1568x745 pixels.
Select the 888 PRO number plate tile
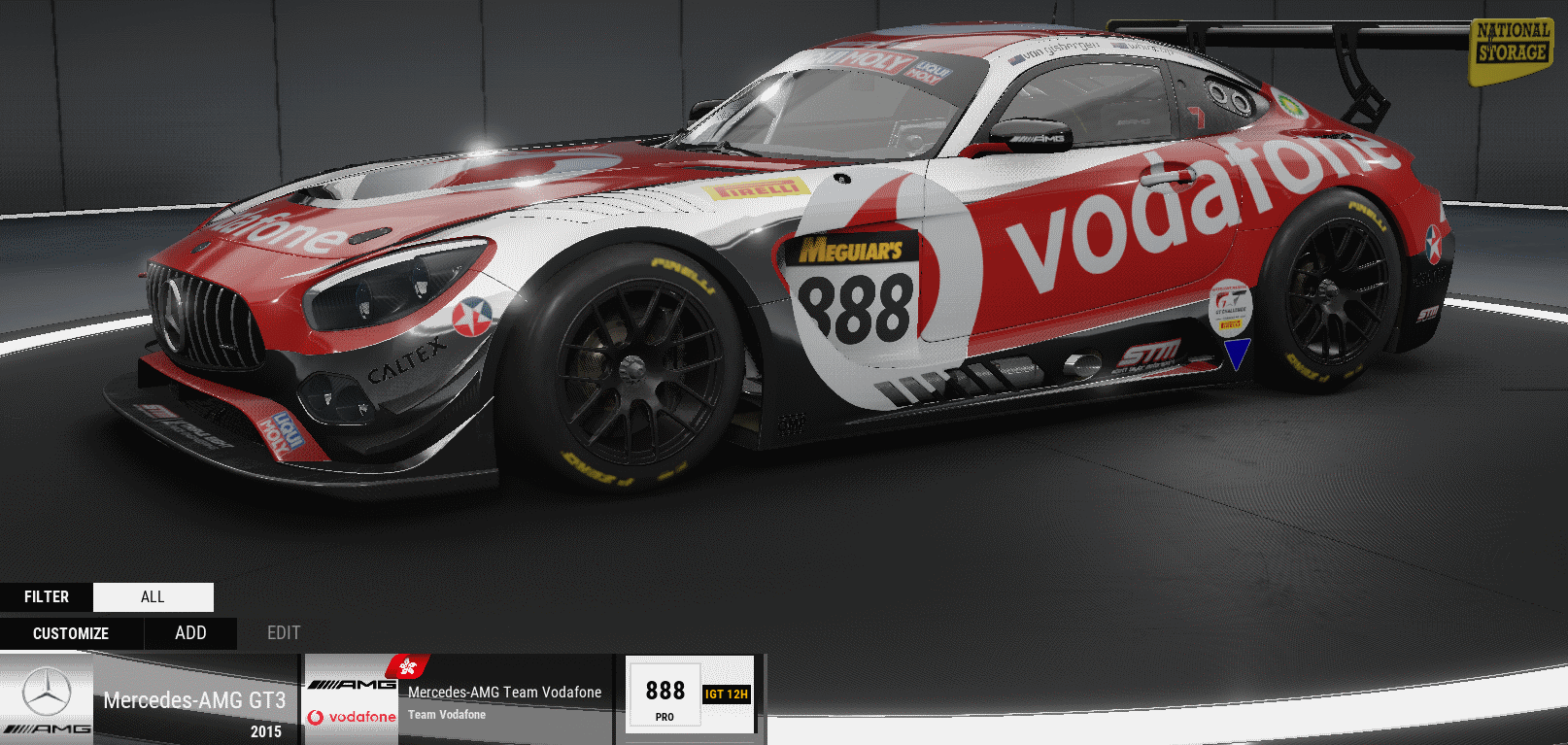[x=665, y=698]
